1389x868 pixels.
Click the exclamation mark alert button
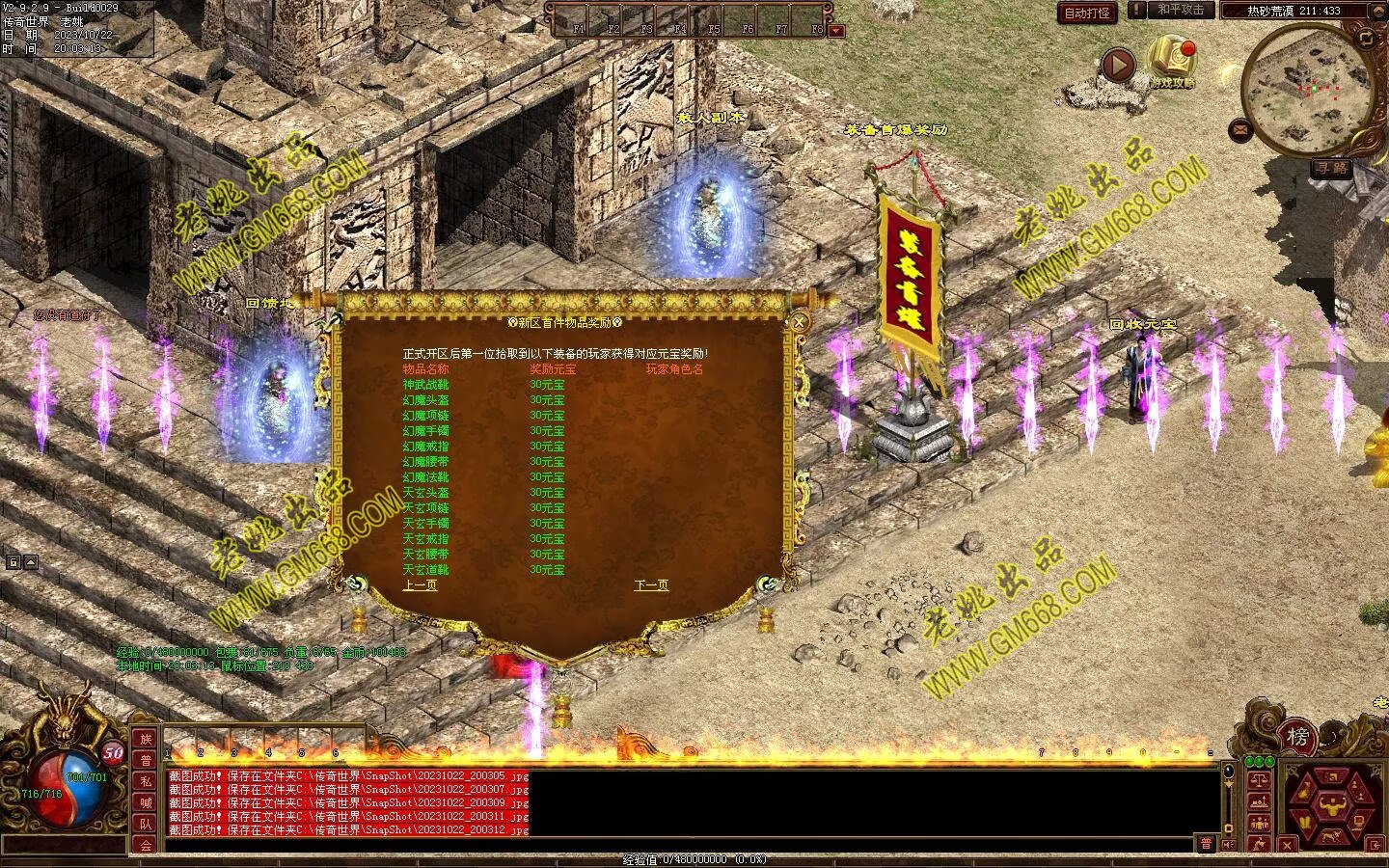(x=1138, y=11)
